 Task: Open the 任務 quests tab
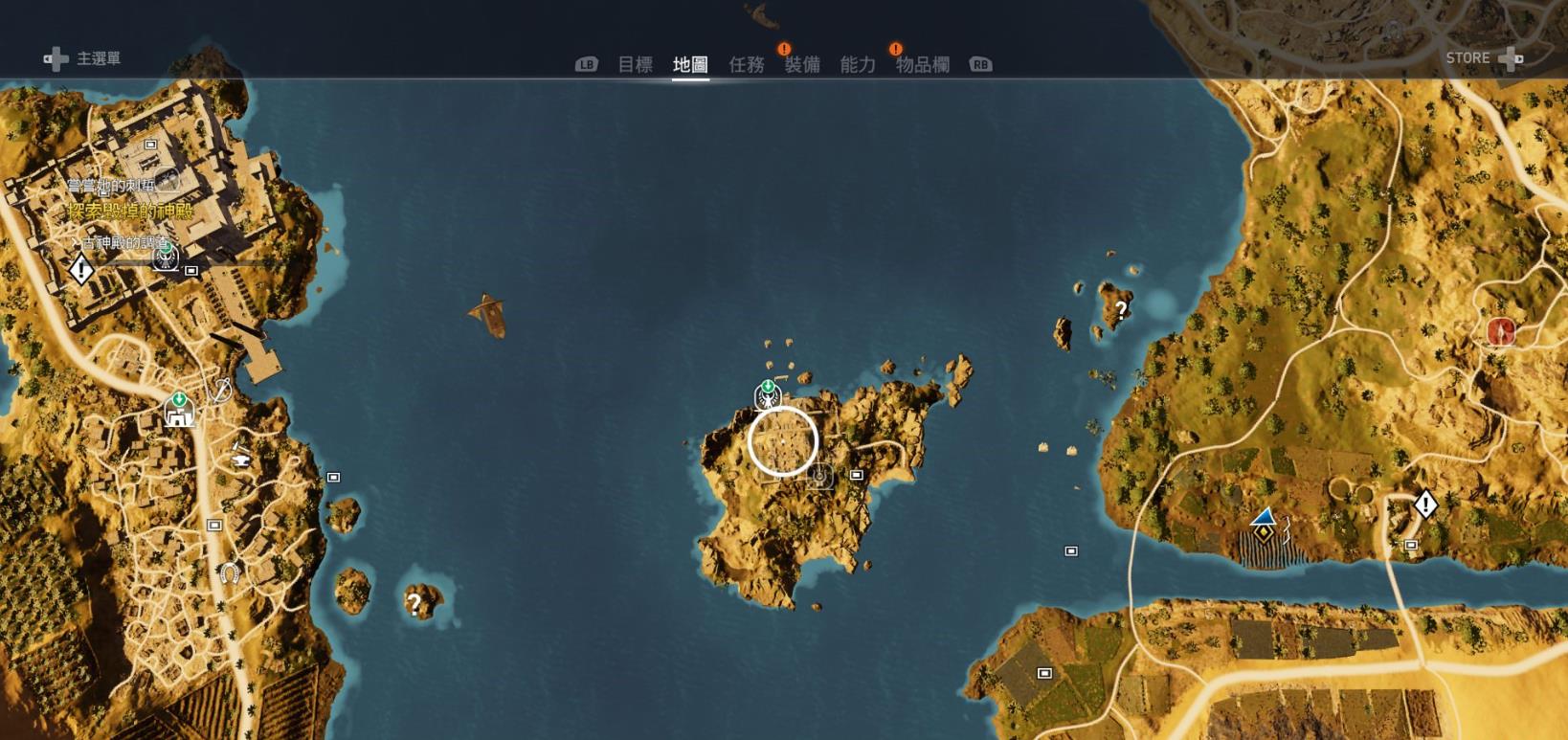click(747, 64)
